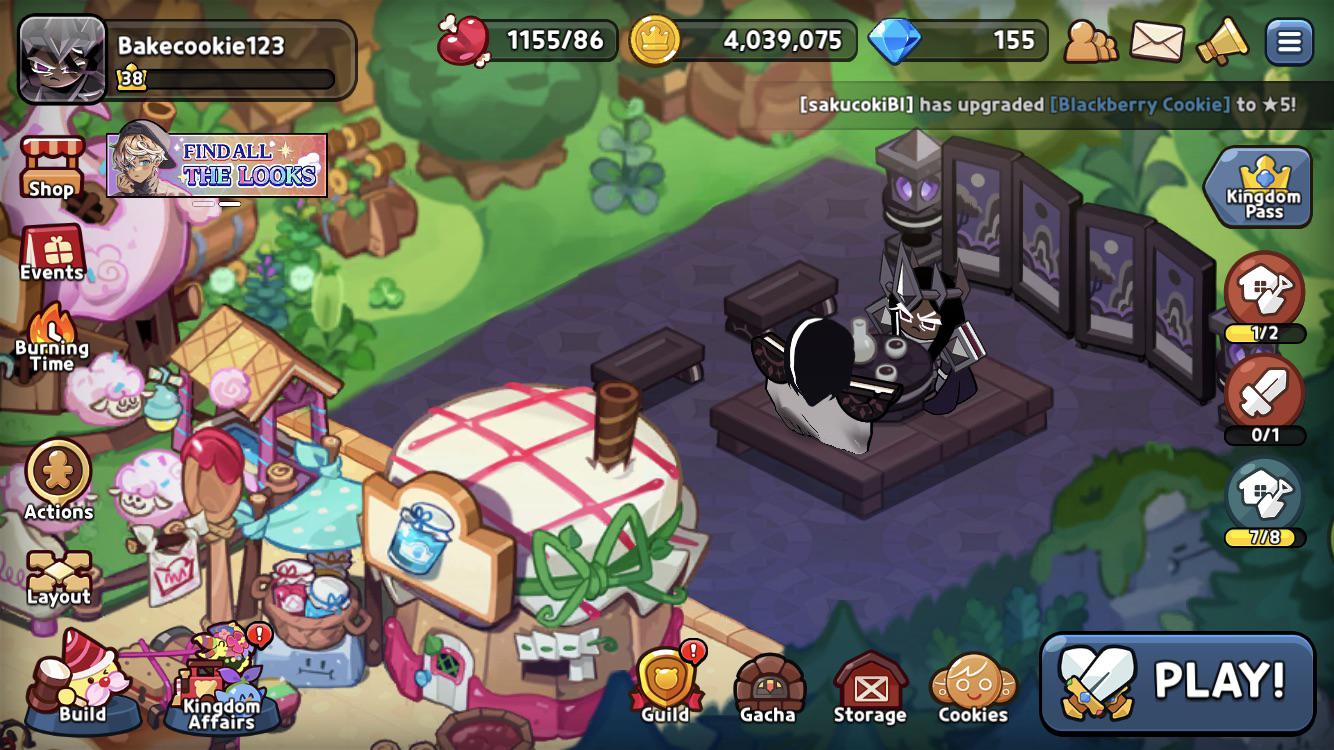Screen dimensions: 1334x750
Task: Check the megaphone announcements
Action: 1222,42
